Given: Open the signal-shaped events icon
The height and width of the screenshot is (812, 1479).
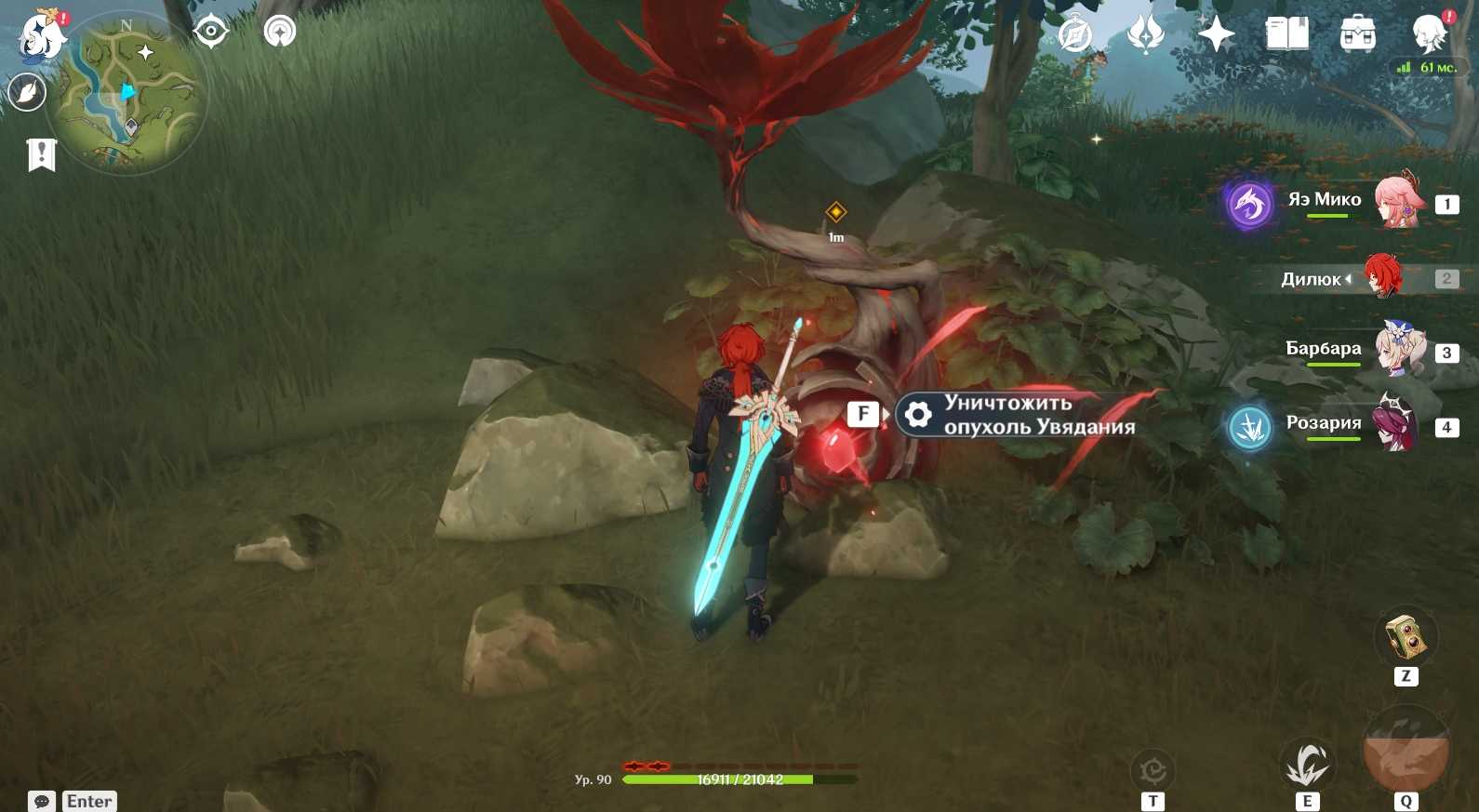Looking at the screenshot, I should (x=279, y=32).
